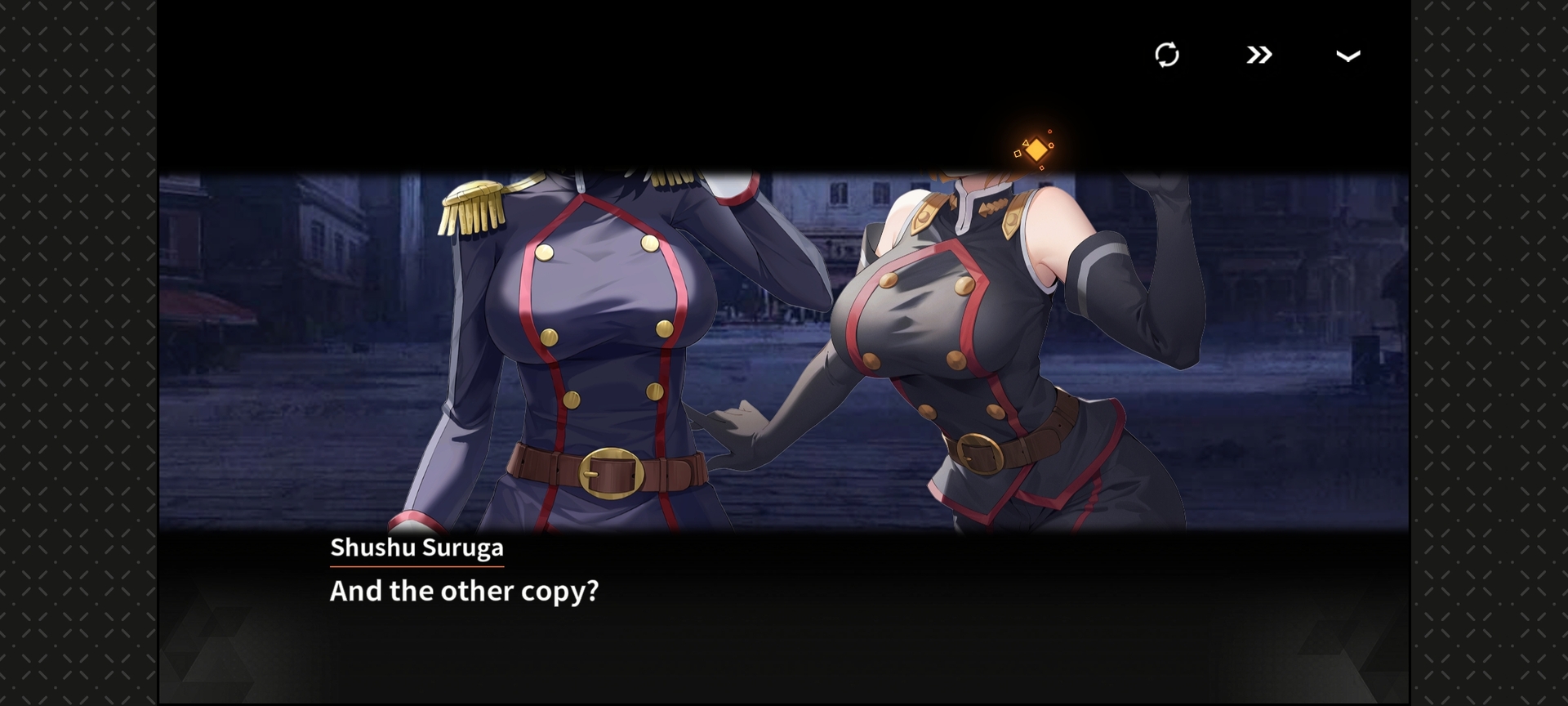Tap the glowing orange diamond marker
1568x706 pixels.
coord(1036,150)
